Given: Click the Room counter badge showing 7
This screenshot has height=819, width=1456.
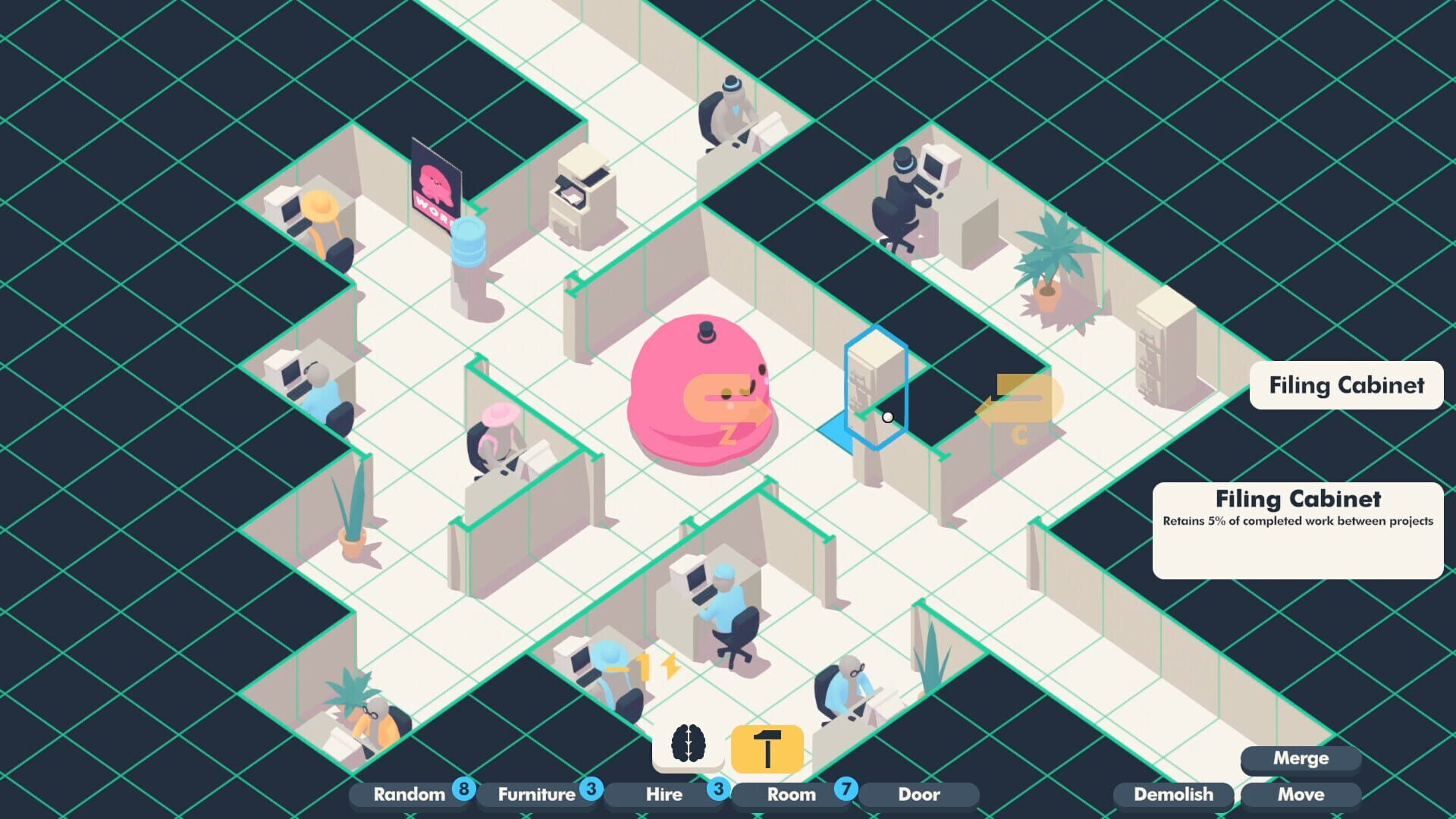Looking at the screenshot, I should (x=847, y=789).
